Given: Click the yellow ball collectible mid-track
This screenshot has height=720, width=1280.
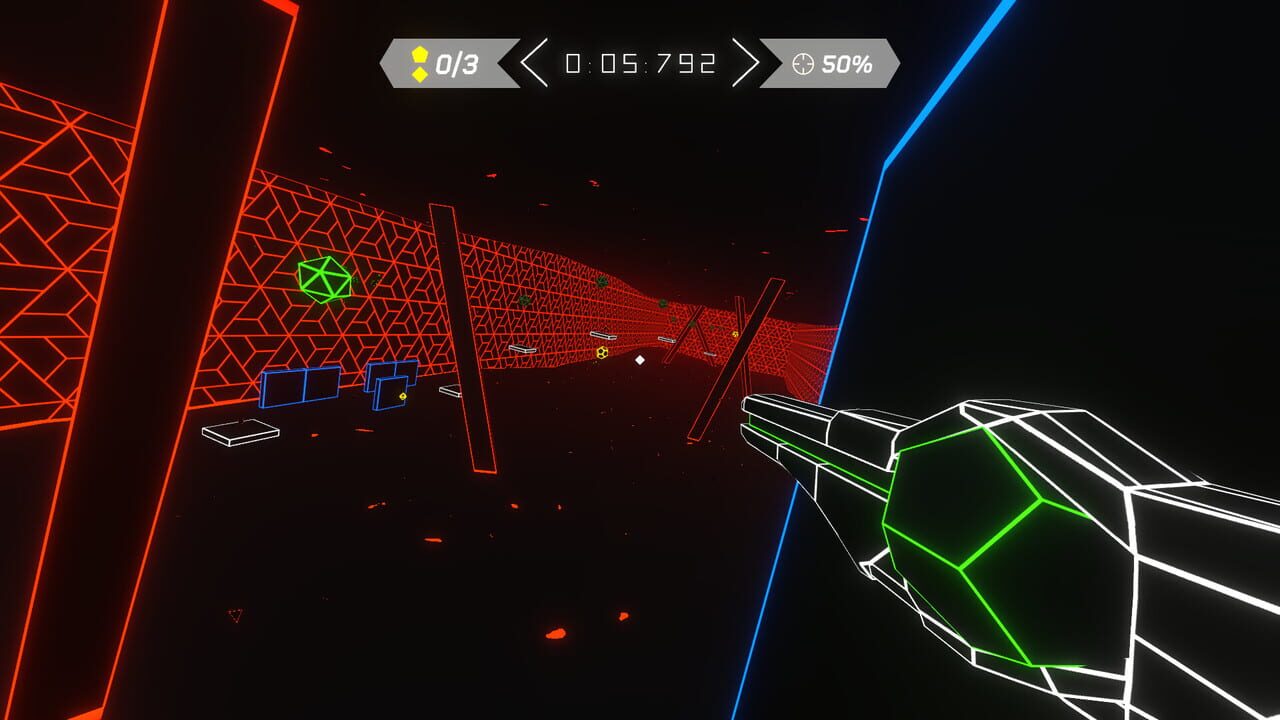Looking at the screenshot, I should coord(601,353).
